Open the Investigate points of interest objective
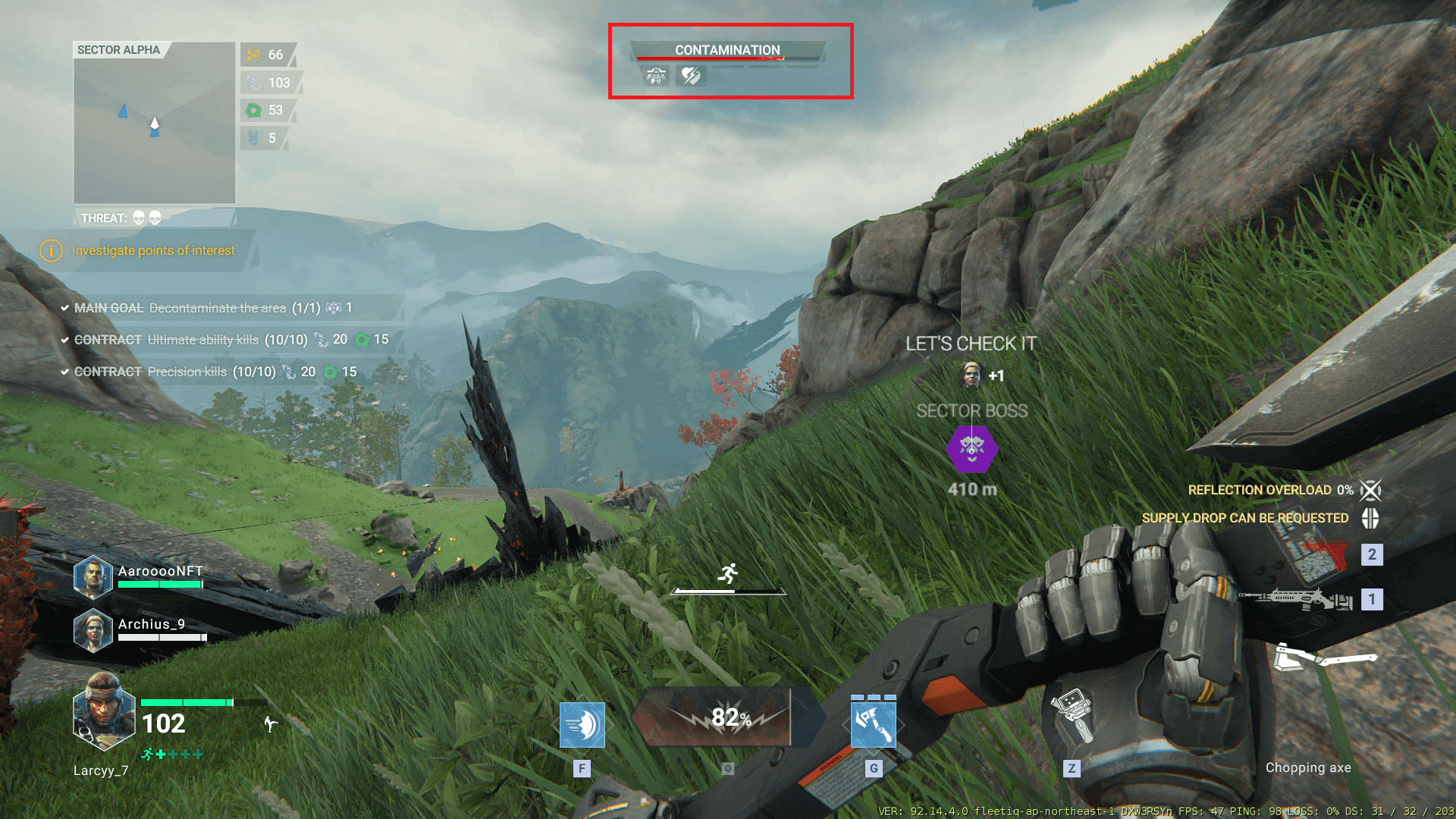The width and height of the screenshot is (1456, 819). point(152,250)
